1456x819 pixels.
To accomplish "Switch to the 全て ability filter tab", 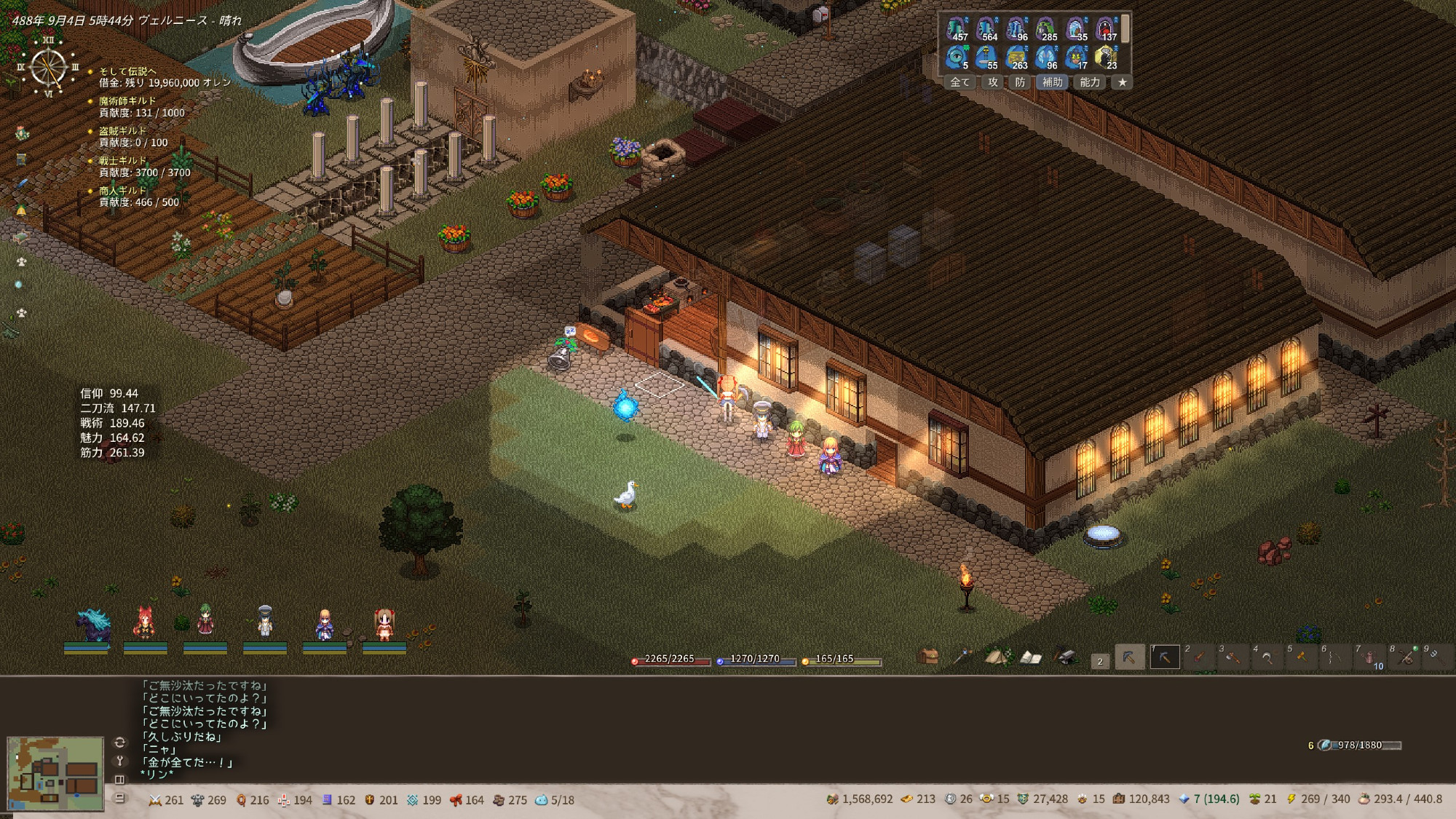I will [960, 82].
